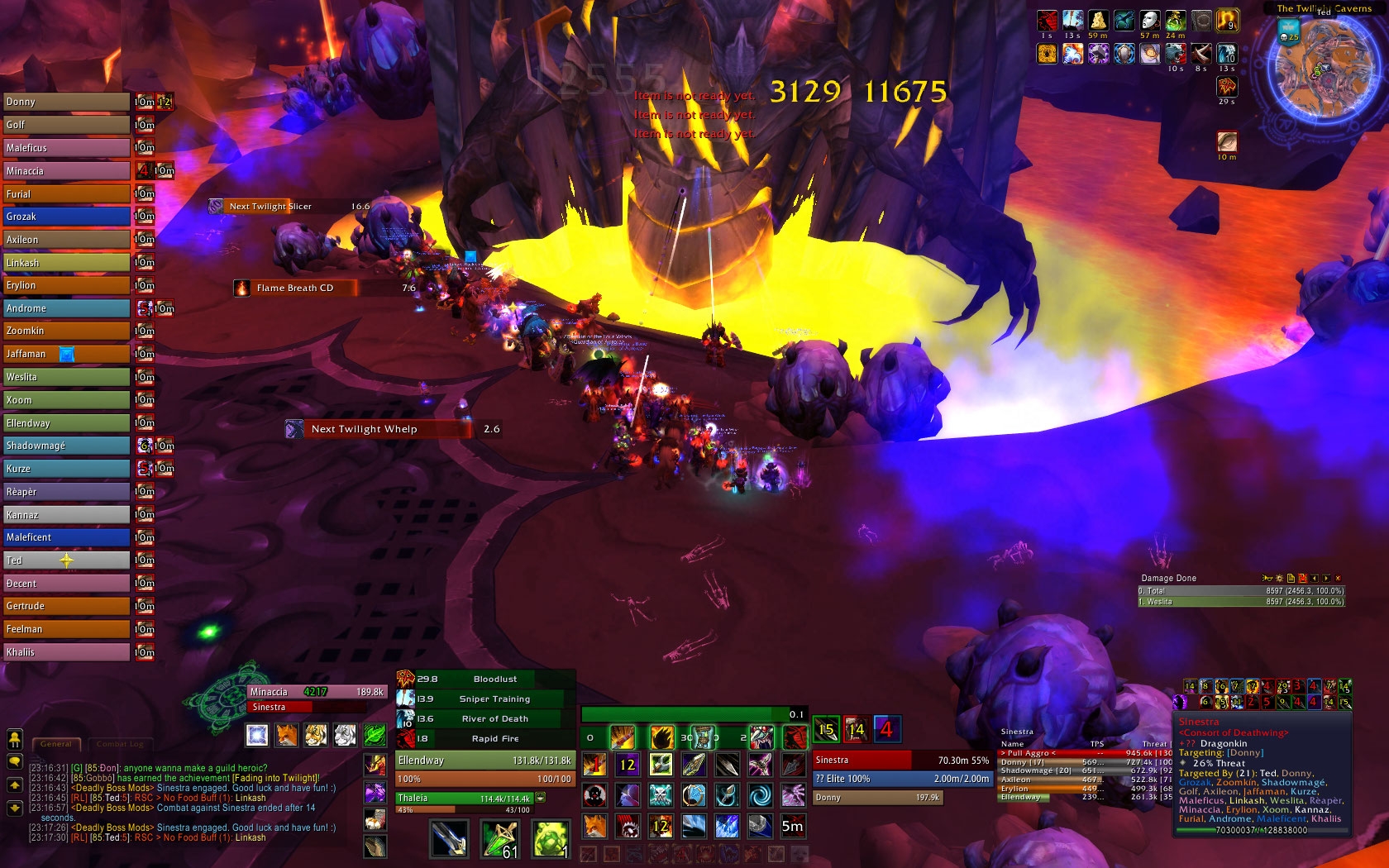This screenshot has width=1389, height=868.
Task: Select Donny in the raid frames
Action: click(x=66, y=102)
